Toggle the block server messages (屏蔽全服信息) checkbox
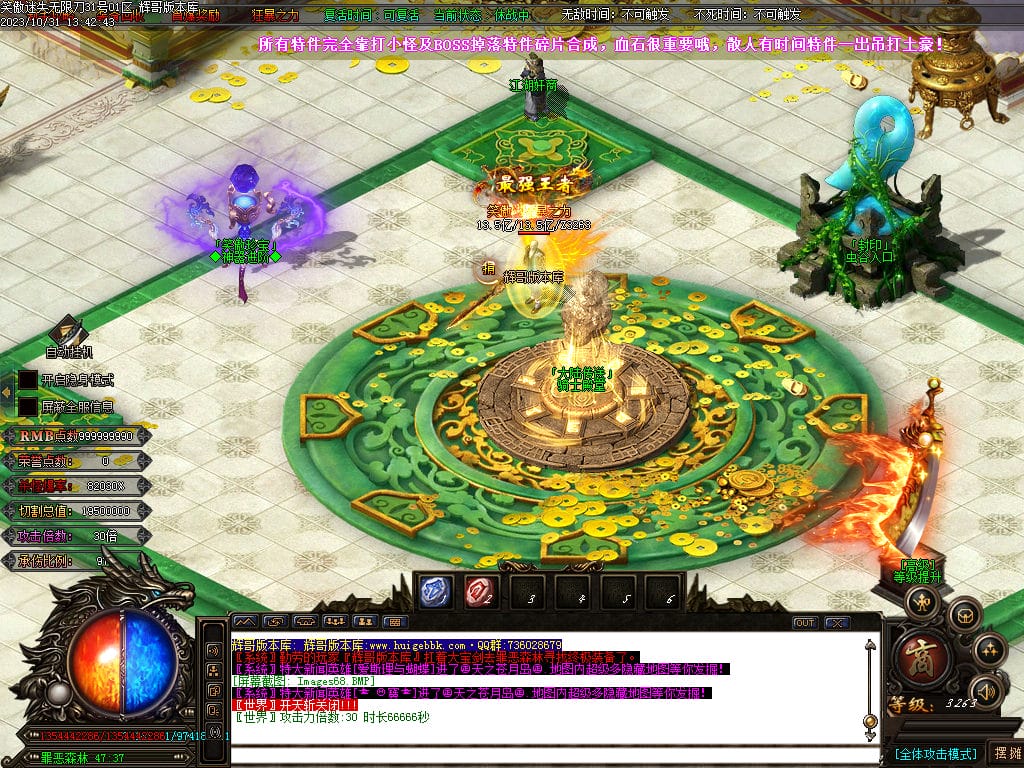Viewport: 1024px width, 768px height. click(28, 407)
